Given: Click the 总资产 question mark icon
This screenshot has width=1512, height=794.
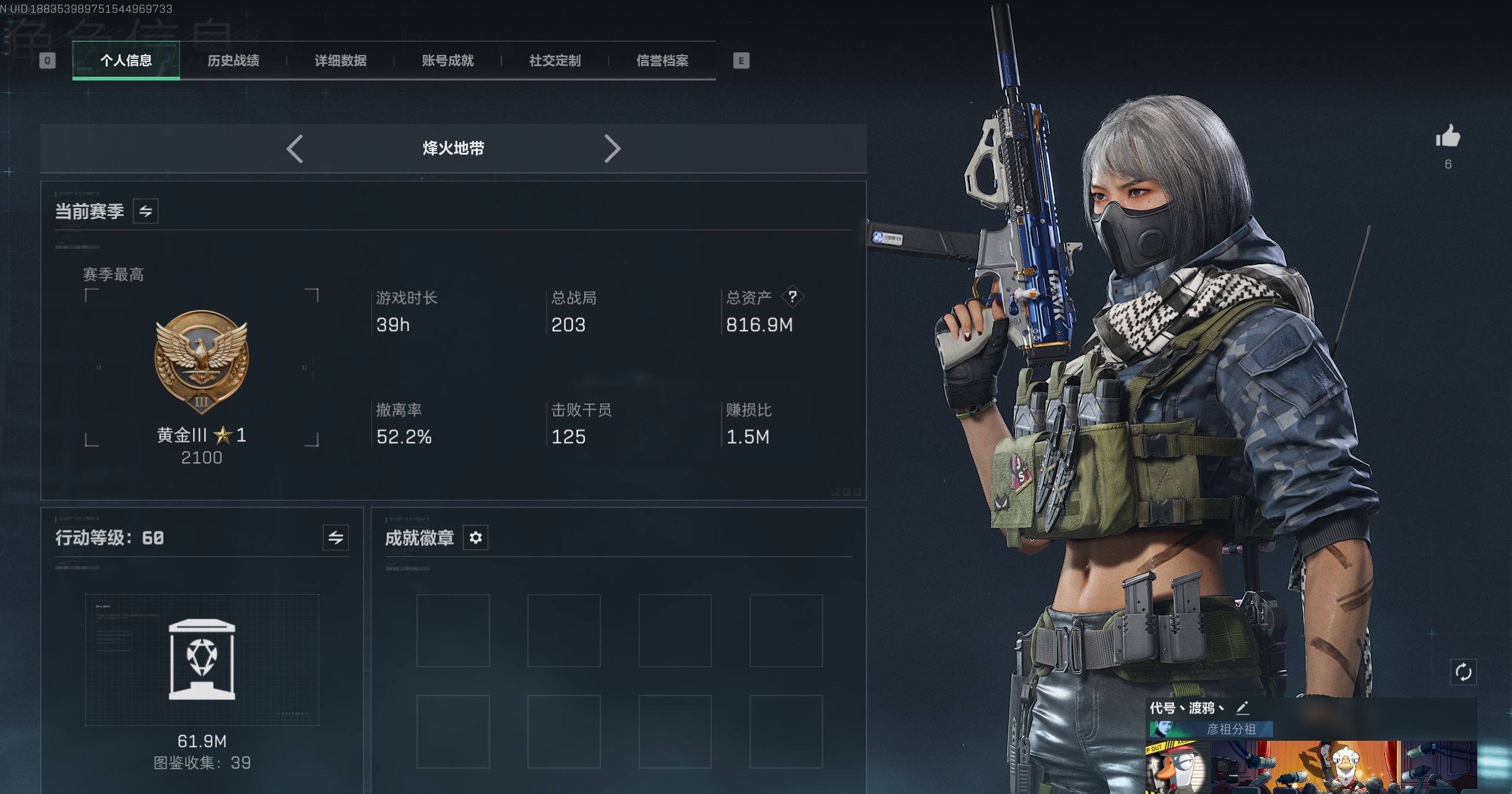Looking at the screenshot, I should 792,296.
